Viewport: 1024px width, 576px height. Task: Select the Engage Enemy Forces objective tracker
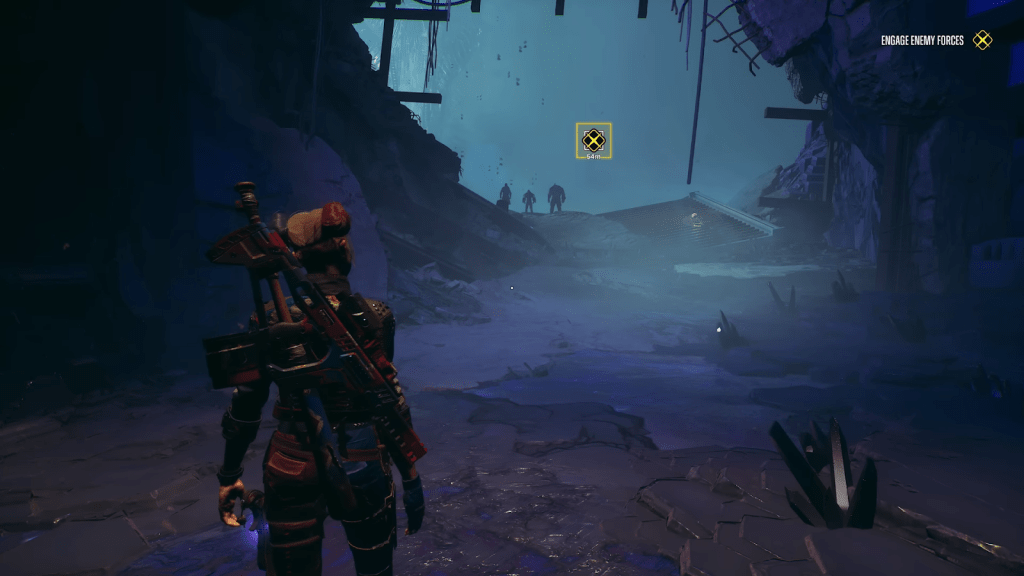point(935,40)
